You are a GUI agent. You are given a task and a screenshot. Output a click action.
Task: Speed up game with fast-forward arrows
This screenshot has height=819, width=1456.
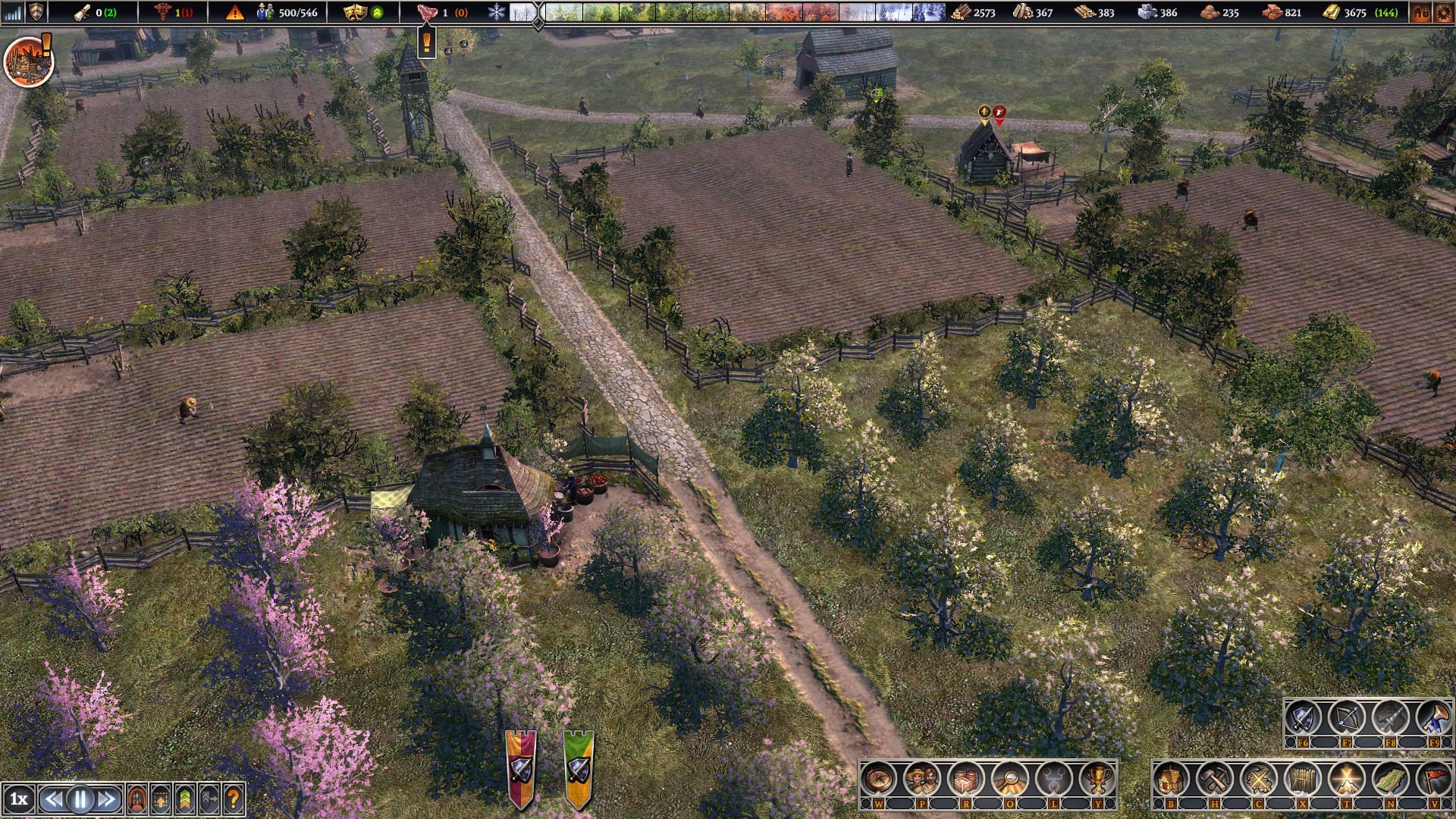pos(107,799)
